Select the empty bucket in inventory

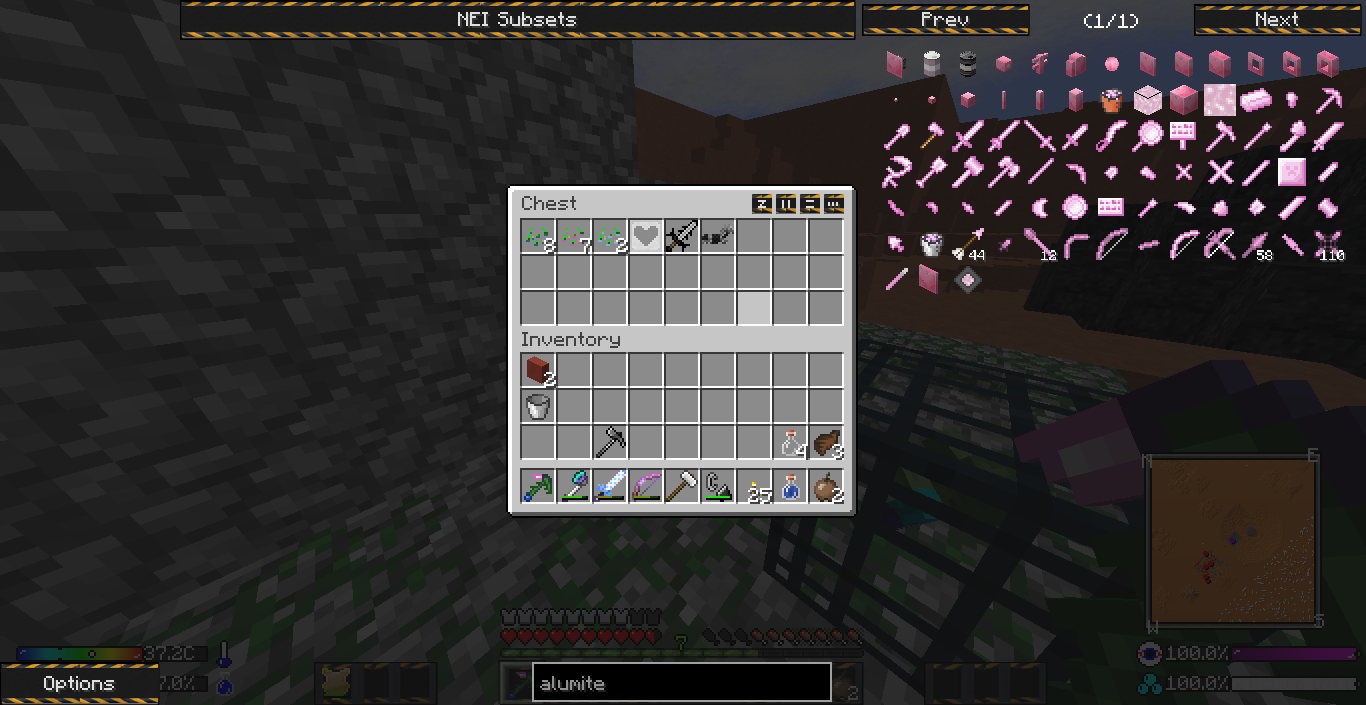click(538, 407)
